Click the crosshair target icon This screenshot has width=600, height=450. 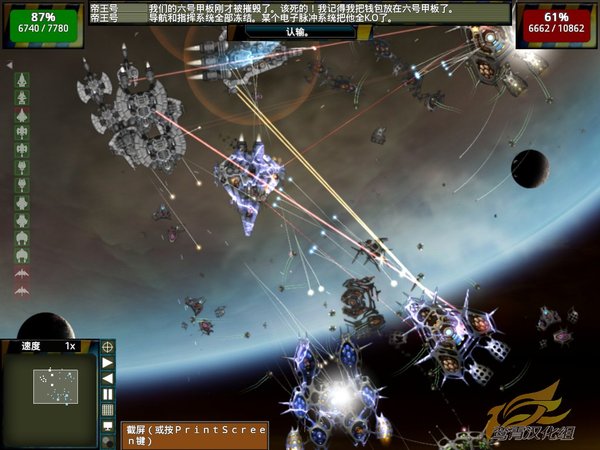[x=108, y=346]
